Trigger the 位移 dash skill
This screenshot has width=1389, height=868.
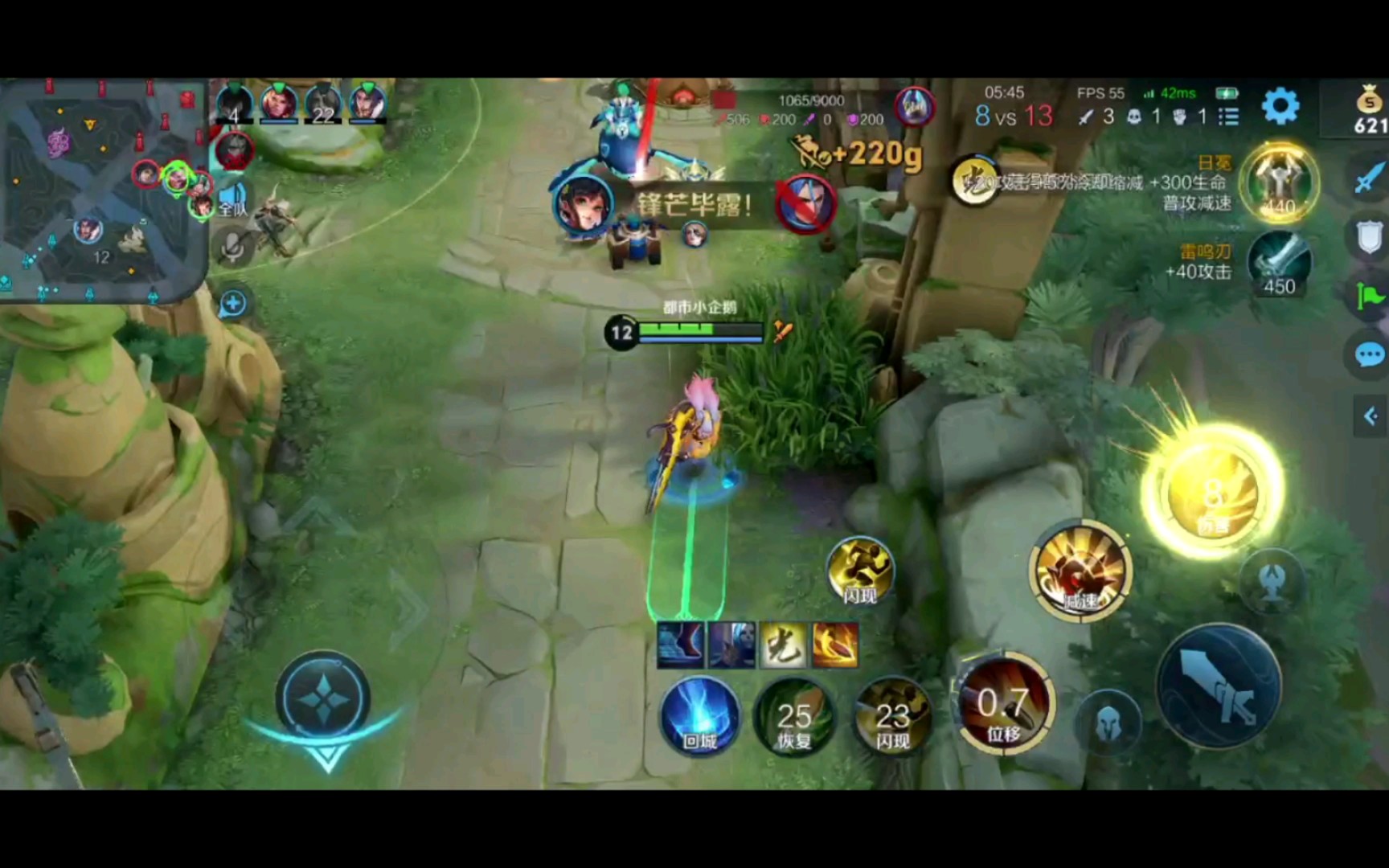click(x=1002, y=707)
